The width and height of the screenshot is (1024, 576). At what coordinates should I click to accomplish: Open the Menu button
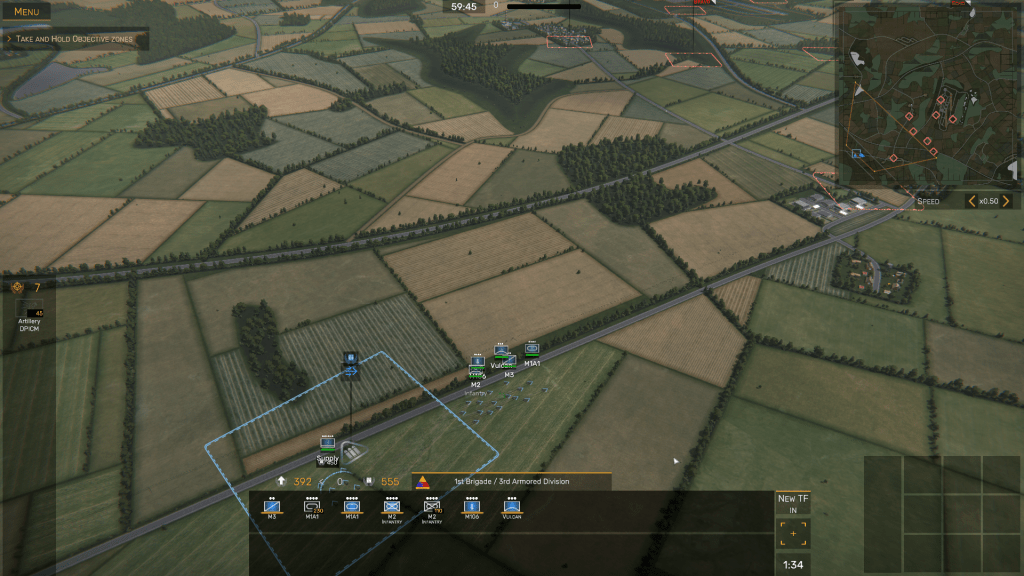coord(26,11)
